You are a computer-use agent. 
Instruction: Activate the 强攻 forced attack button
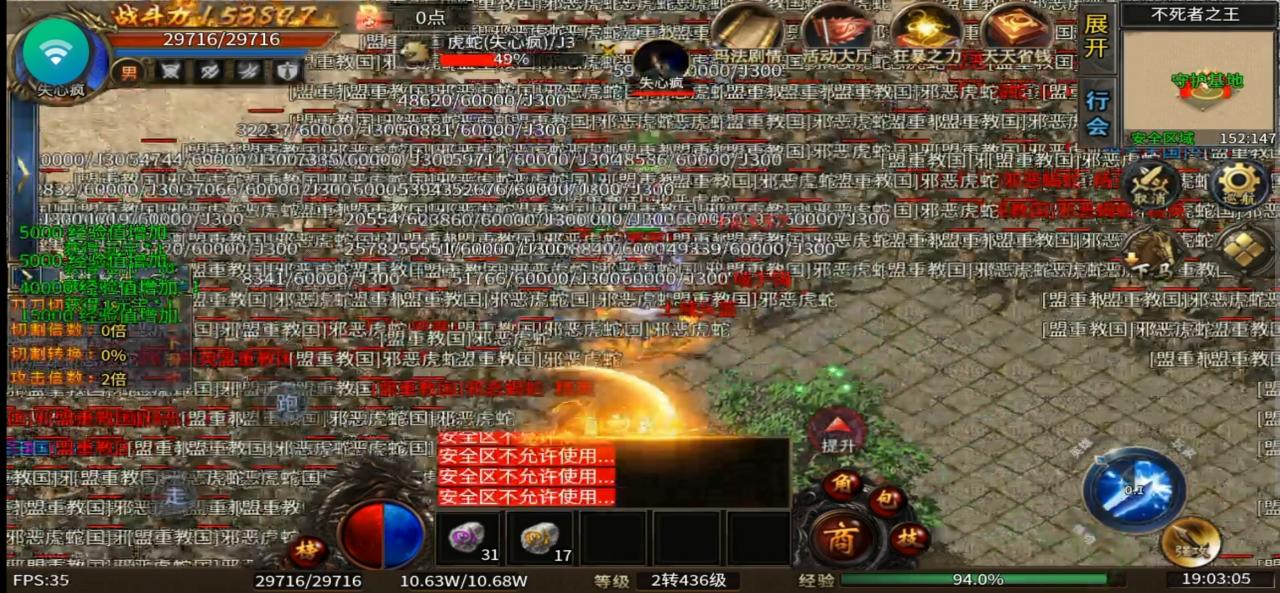(x=1190, y=541)
